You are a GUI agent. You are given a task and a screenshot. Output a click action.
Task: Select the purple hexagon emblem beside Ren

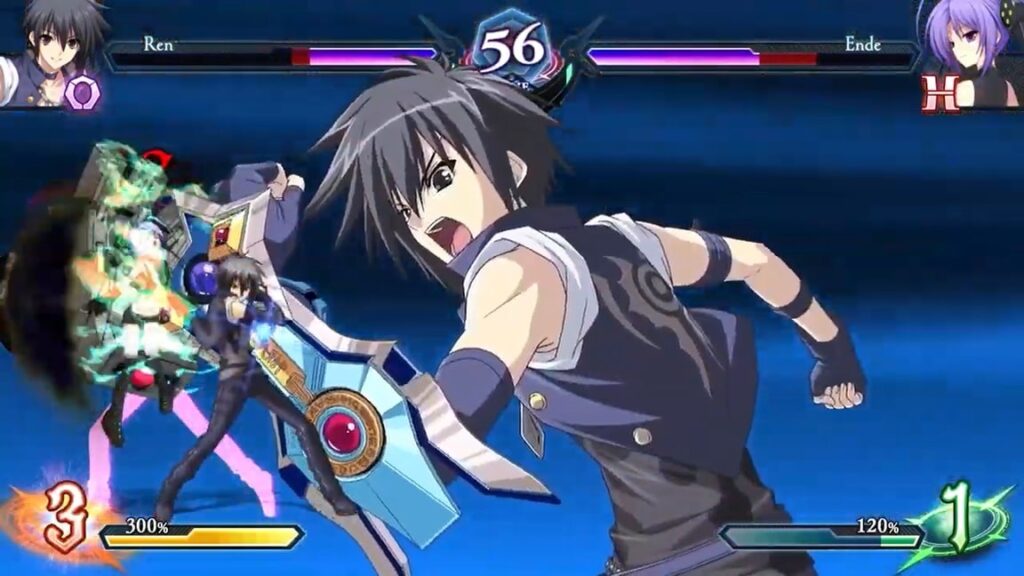point(82,92)
